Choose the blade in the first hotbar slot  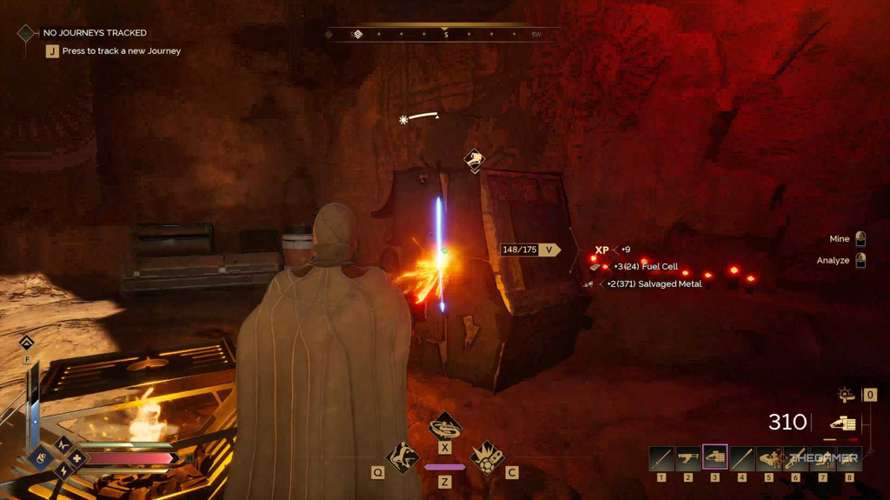pyautogui.click(x=661, y=458)
